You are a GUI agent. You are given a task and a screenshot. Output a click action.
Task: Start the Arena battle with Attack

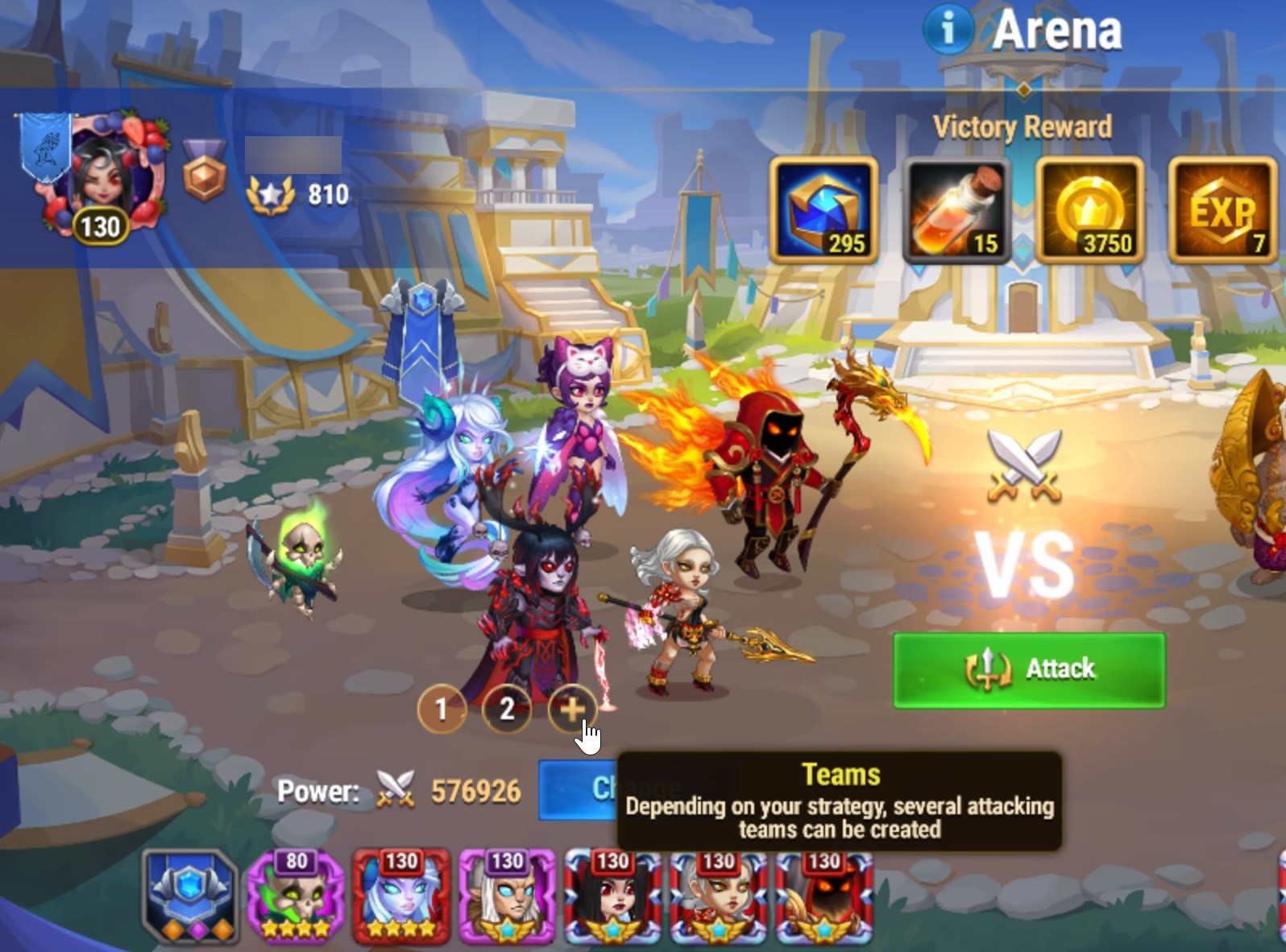click(1029, 670)
